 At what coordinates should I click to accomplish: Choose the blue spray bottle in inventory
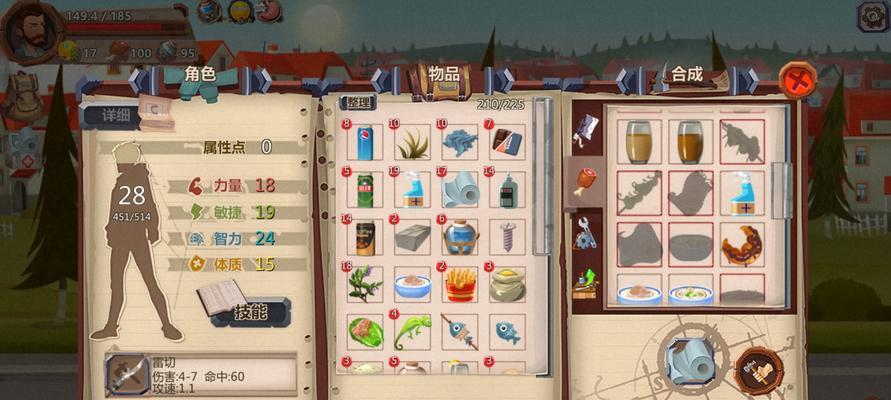click(411, 191)
